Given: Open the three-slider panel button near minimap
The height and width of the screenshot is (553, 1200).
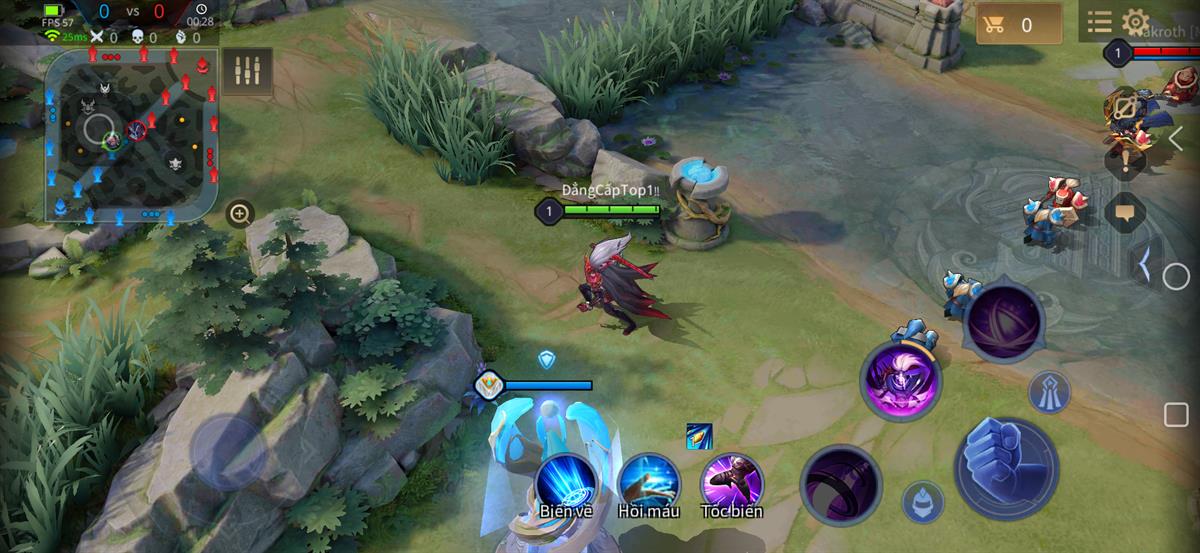Looking at the screenshot, I should tap(247, 71).
